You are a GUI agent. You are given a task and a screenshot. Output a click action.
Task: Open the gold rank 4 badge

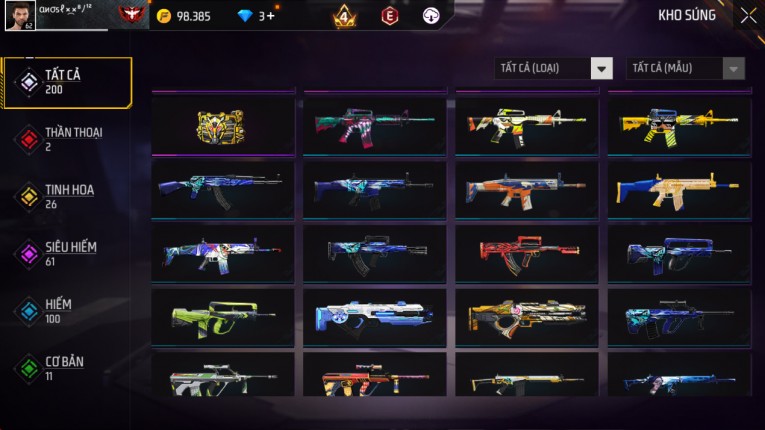pos(345,16)
